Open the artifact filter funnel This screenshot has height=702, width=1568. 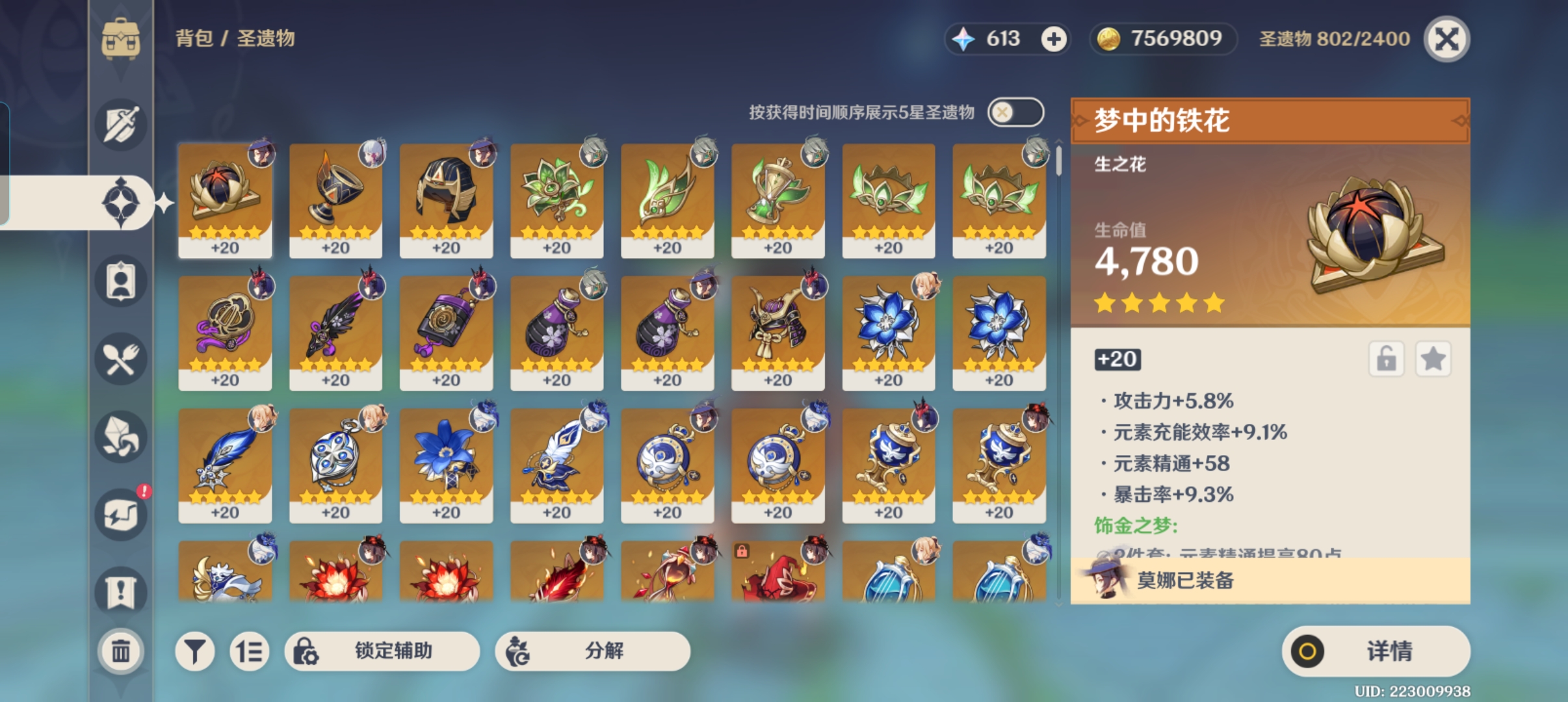coord(194,651)
